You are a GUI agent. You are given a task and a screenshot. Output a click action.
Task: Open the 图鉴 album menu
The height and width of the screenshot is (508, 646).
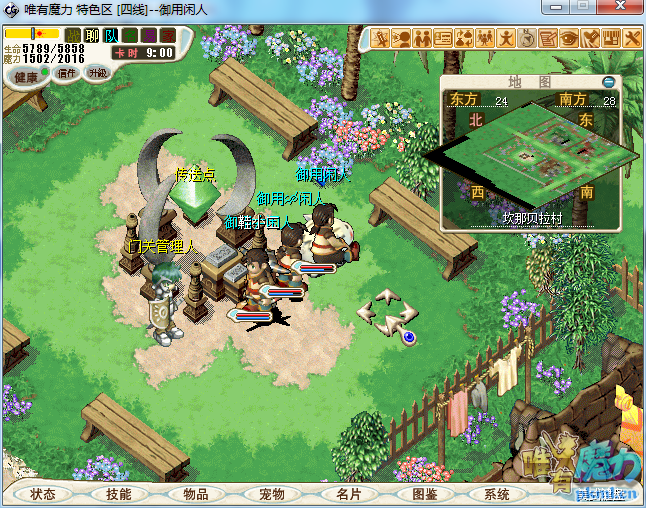click(425, 494)
